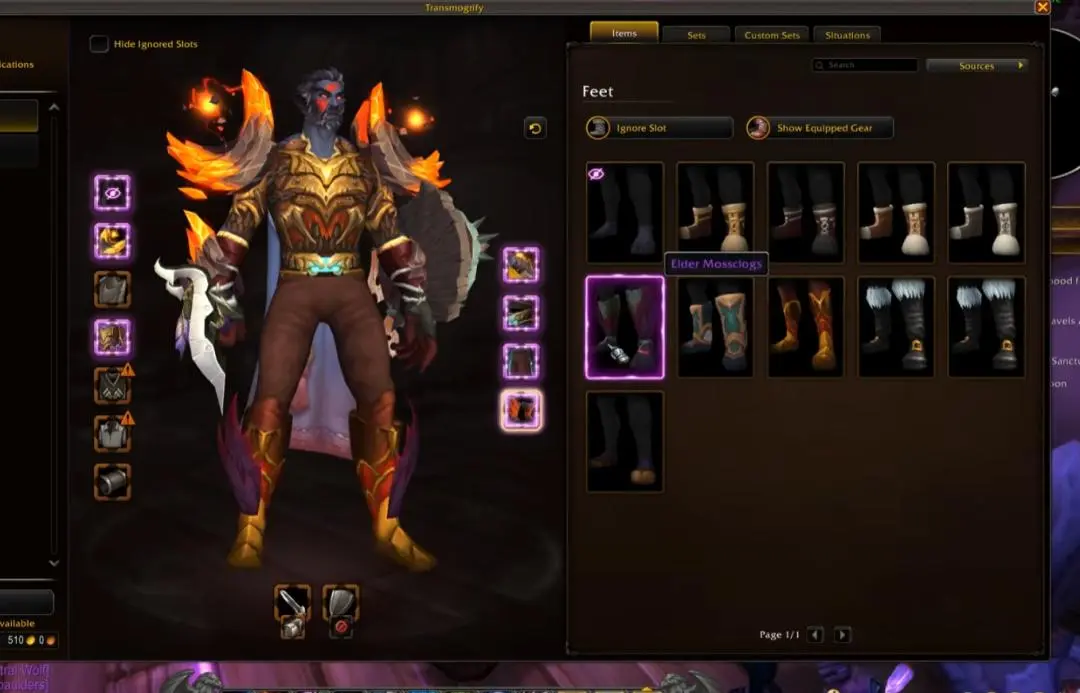Go to the previous appearance page
Viewport: 1080px width, 693px height.
(x=816, y=635)
